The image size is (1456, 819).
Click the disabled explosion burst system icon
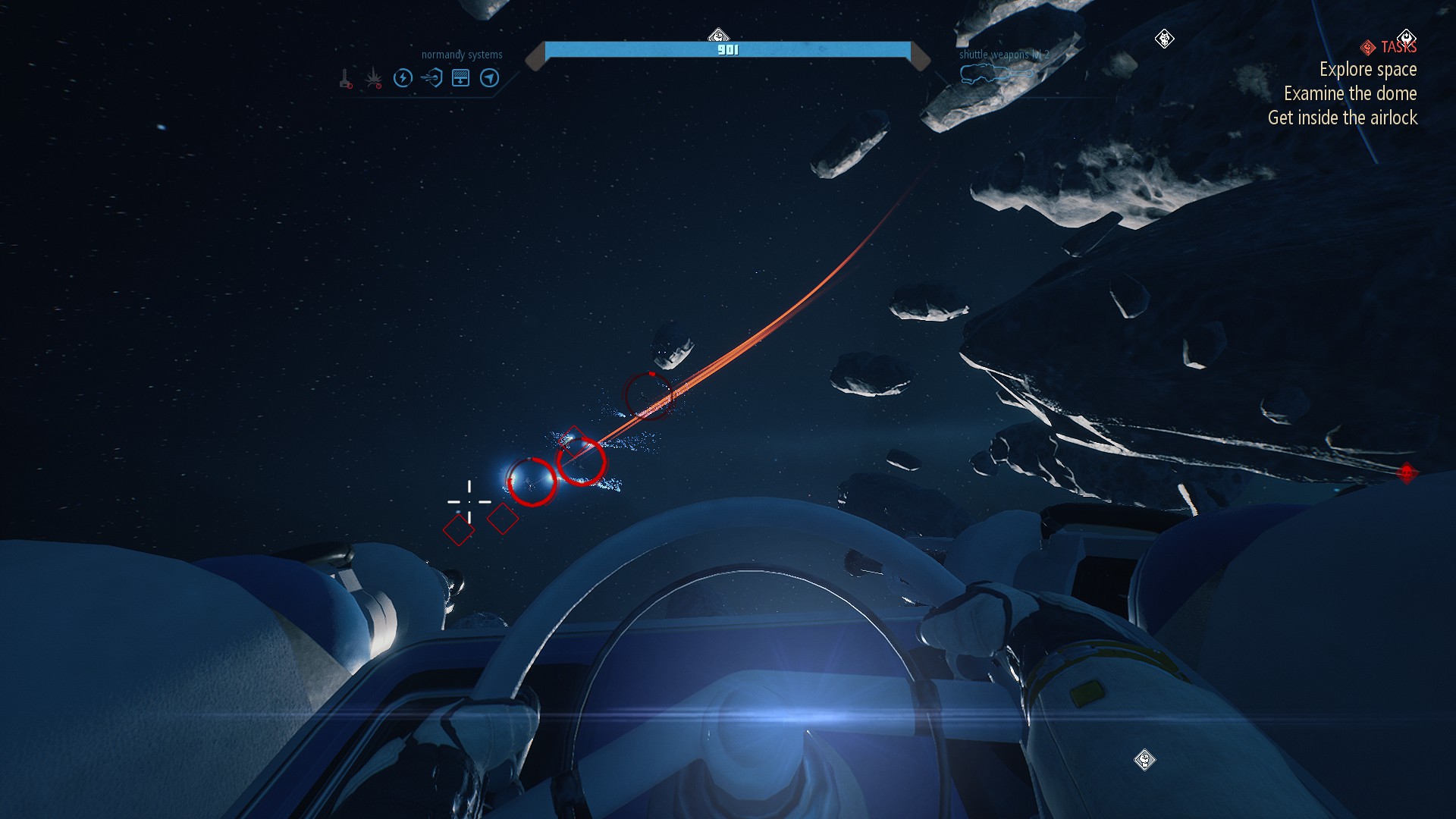(374, 78)
